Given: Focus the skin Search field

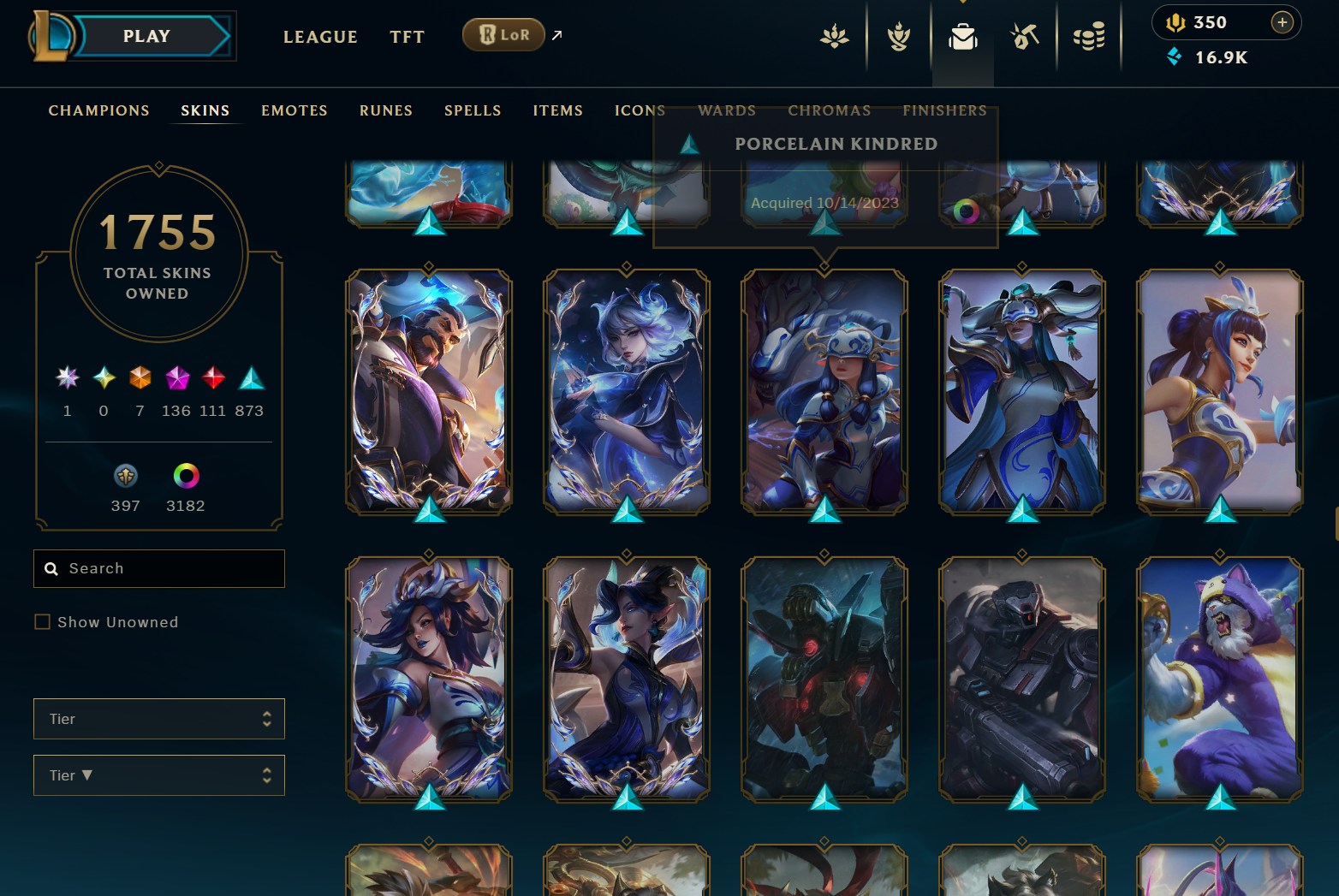Looking at the screenshot, I should point(171,568).
